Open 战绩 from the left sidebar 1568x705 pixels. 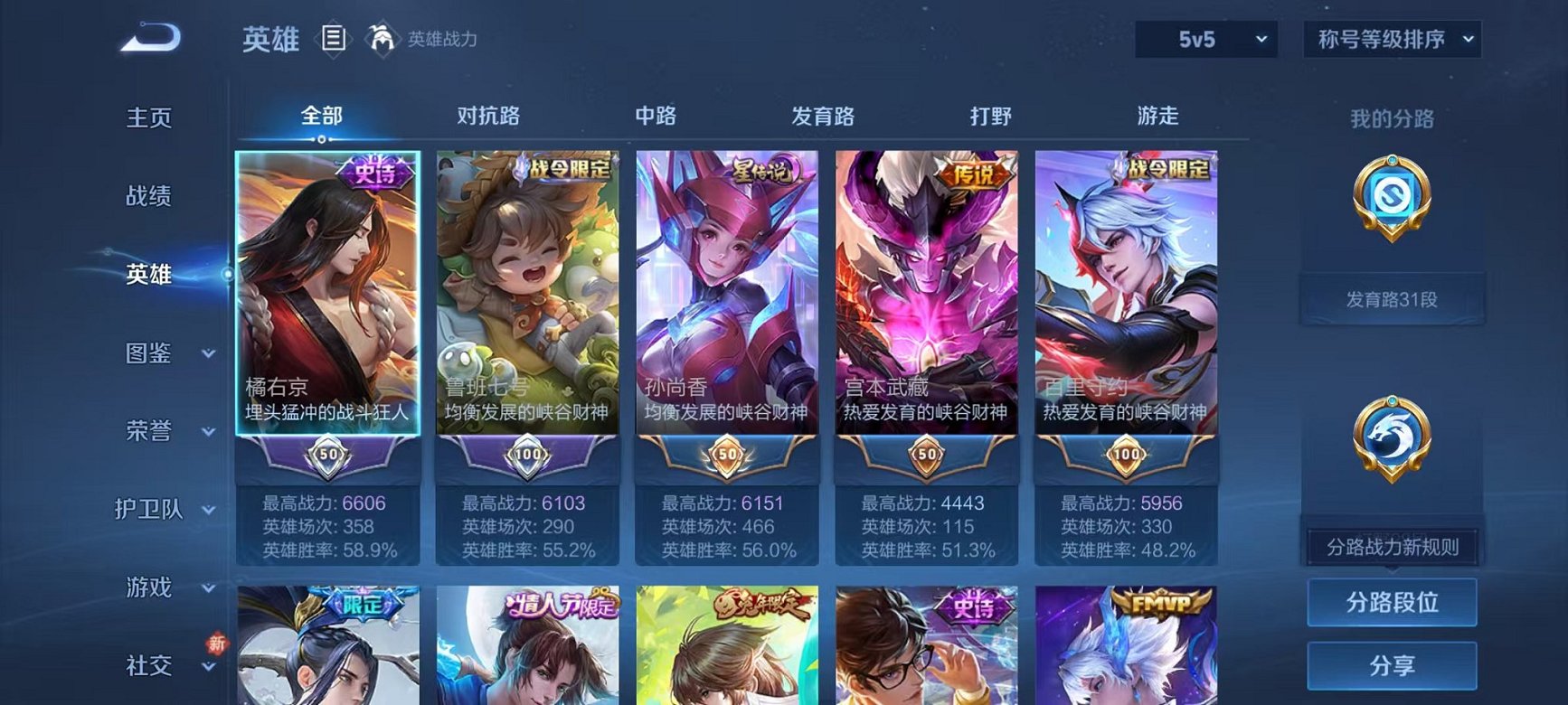[x=147, y=196]
